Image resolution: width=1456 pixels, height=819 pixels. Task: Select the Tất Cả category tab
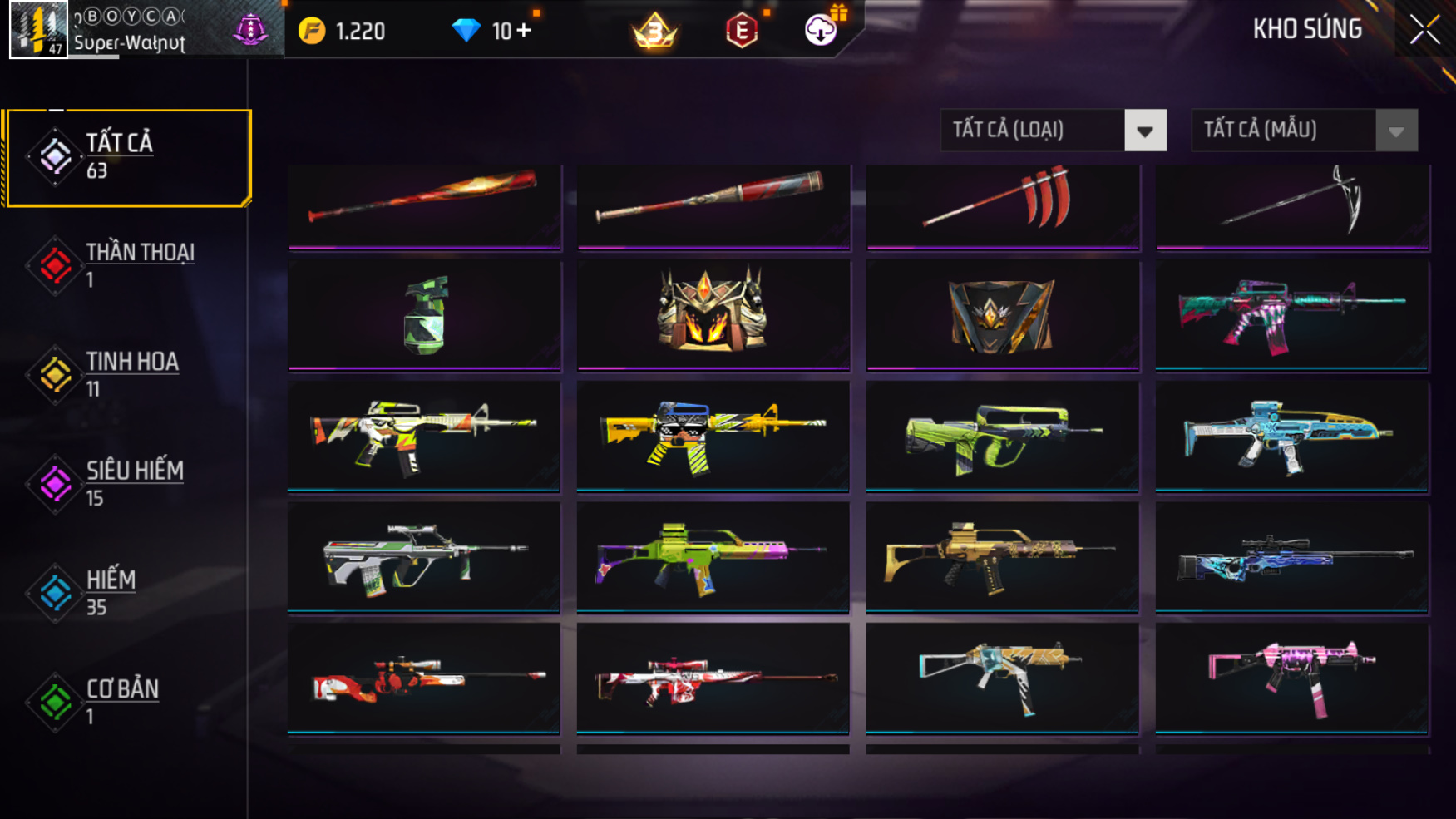[127, 156]
